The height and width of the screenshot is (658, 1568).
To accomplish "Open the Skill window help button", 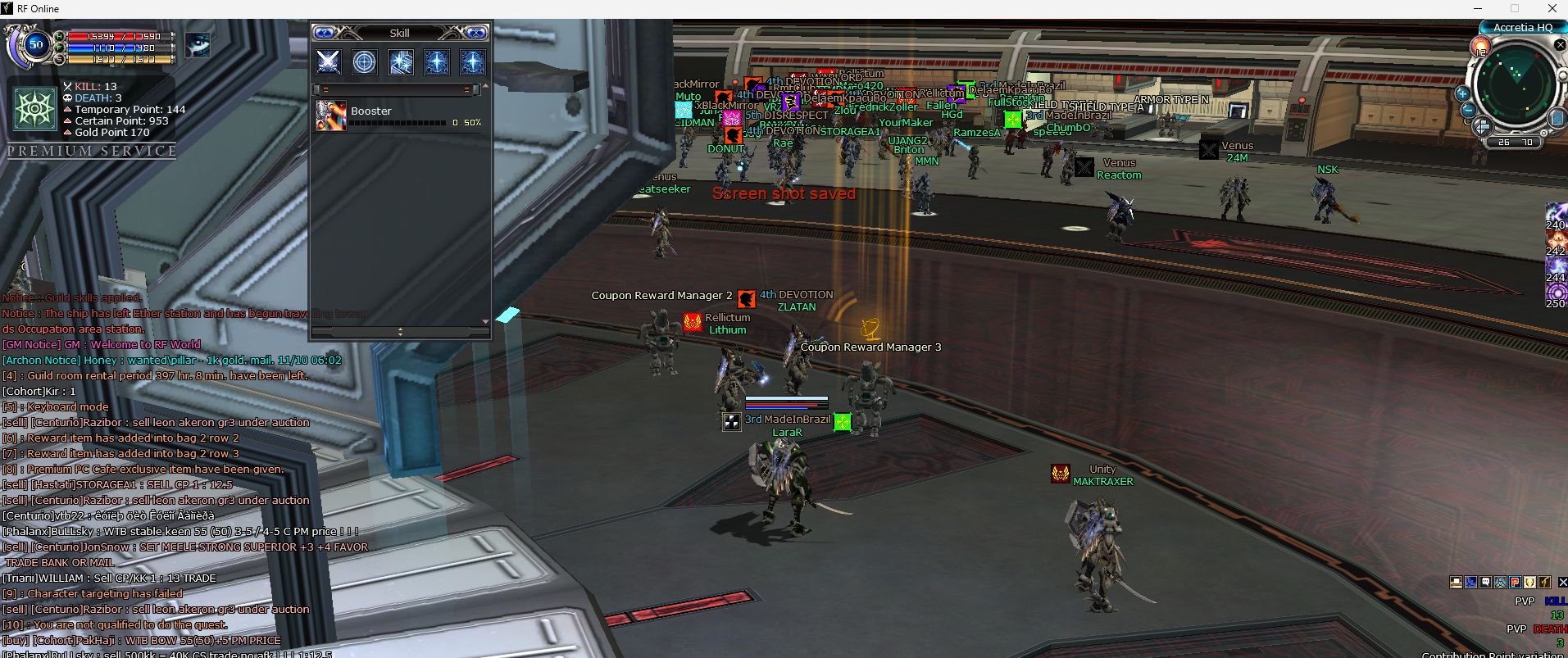I will click(325, 33).
